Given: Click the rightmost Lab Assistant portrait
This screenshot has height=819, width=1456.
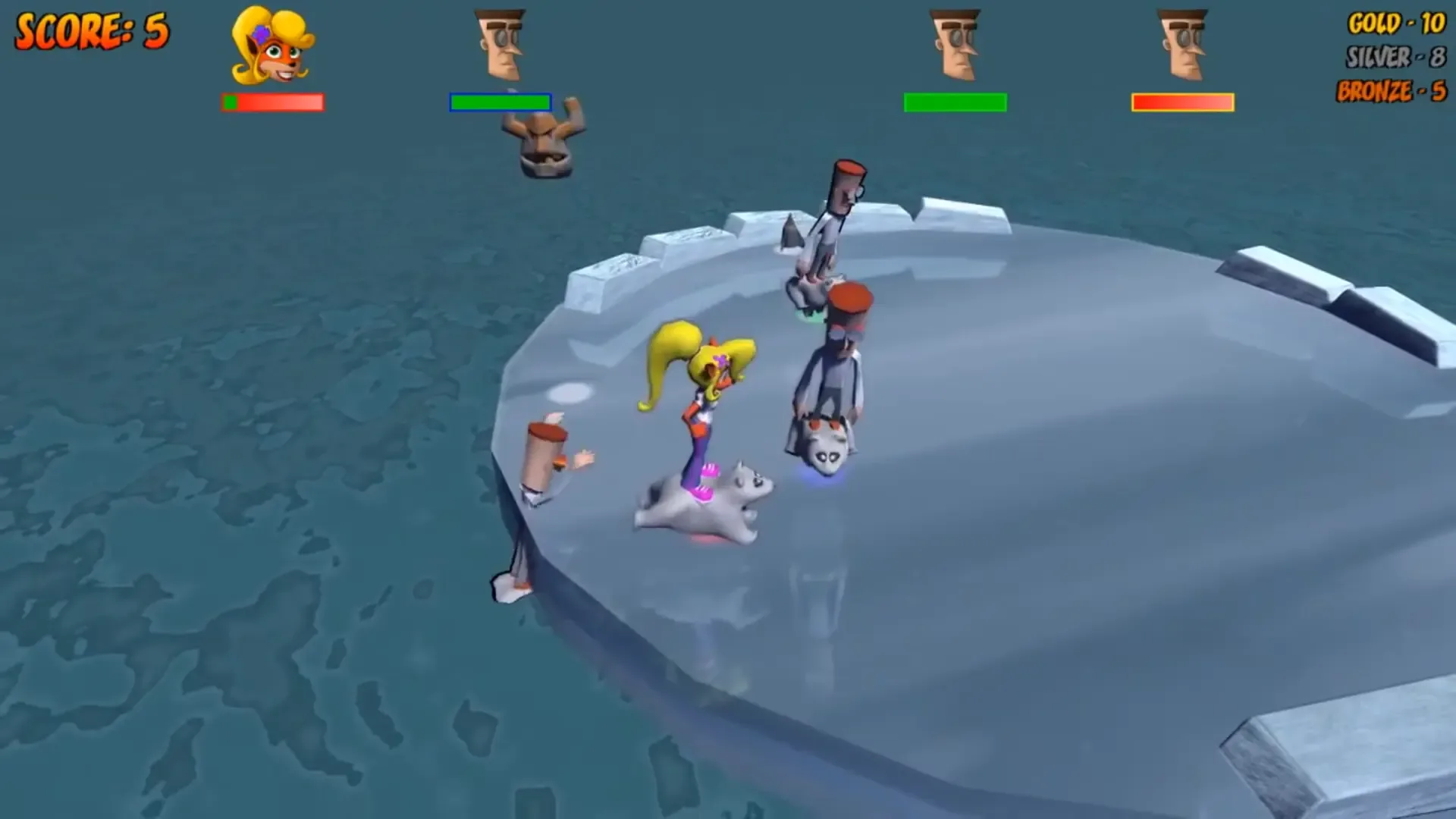Looking at the screenshot, I should coord(1184,45).
